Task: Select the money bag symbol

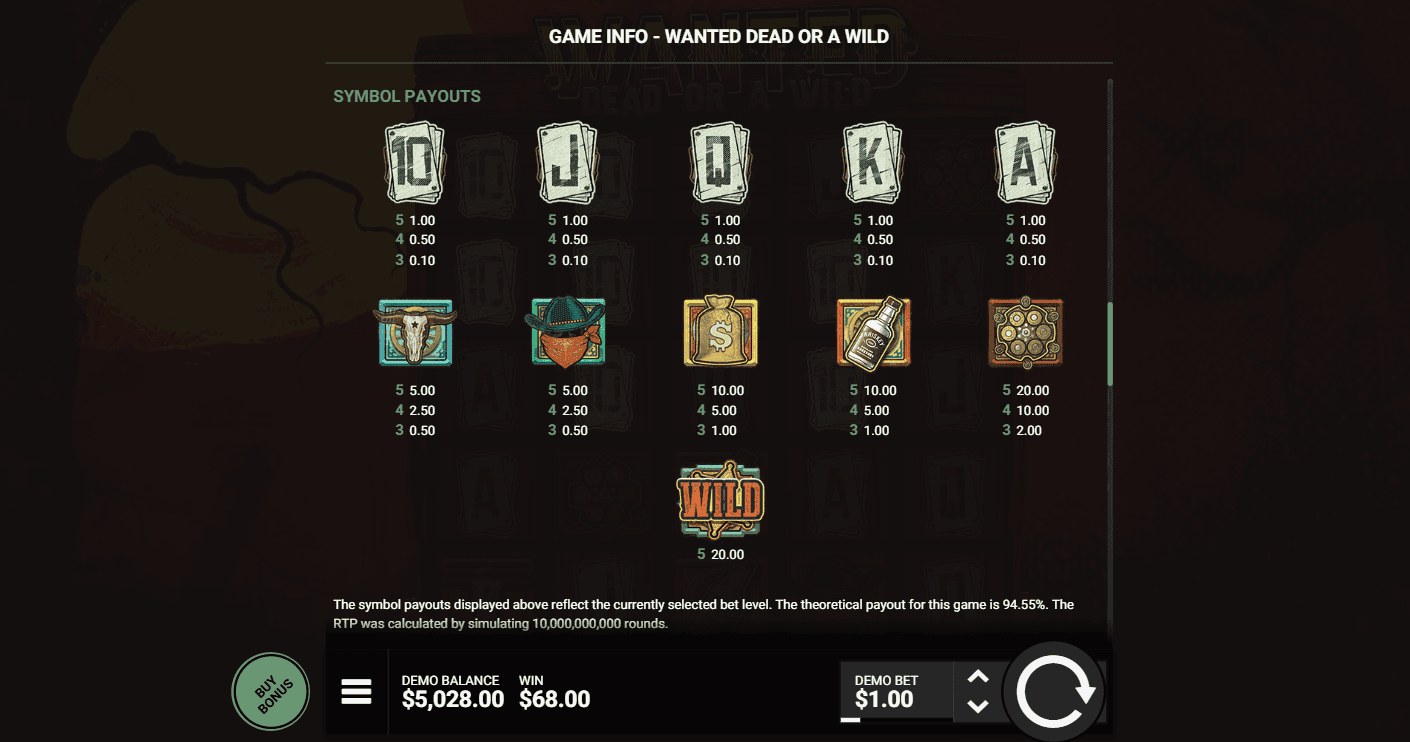Action: 719,332
